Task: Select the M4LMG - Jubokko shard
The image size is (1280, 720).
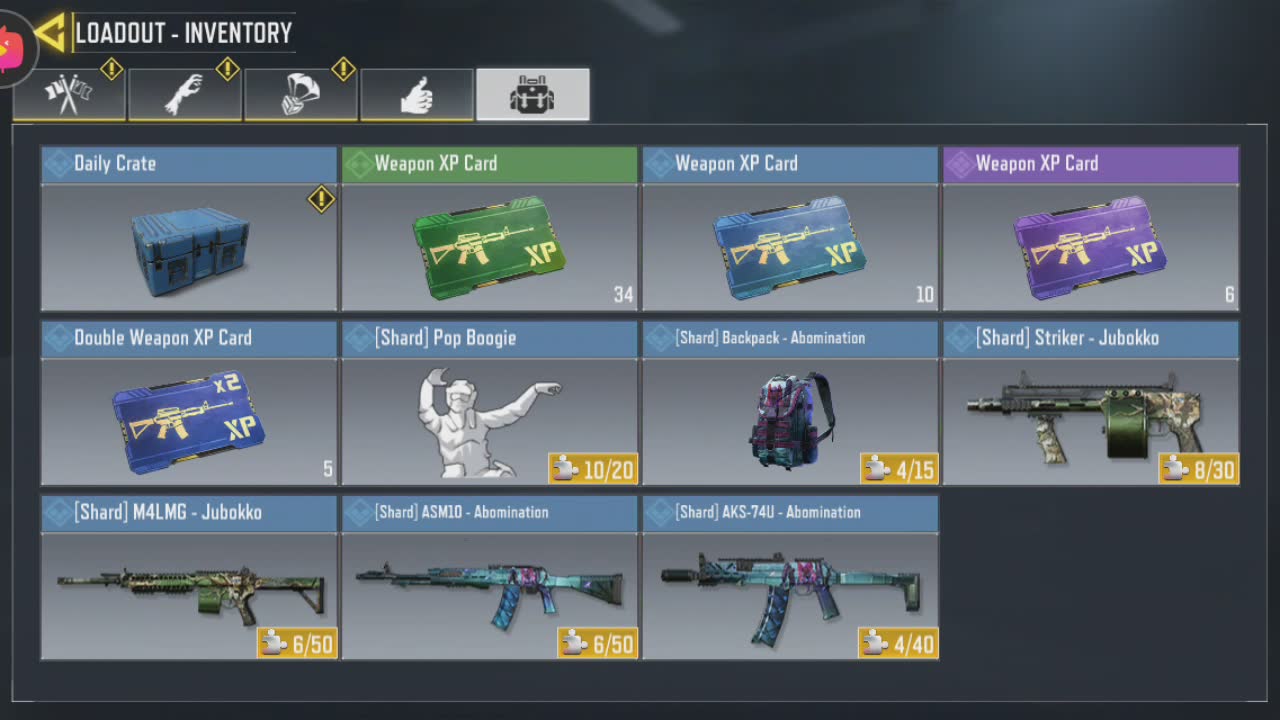Action: (189, 578)
